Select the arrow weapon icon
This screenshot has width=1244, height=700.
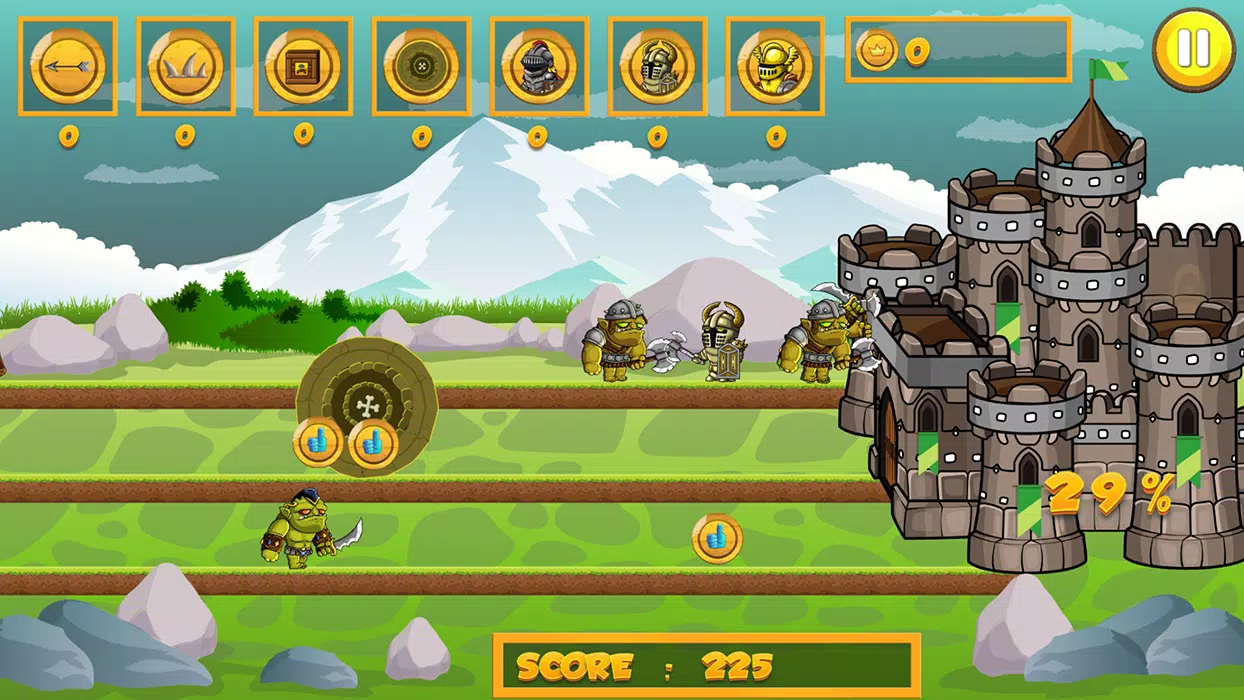pos(67,66)
